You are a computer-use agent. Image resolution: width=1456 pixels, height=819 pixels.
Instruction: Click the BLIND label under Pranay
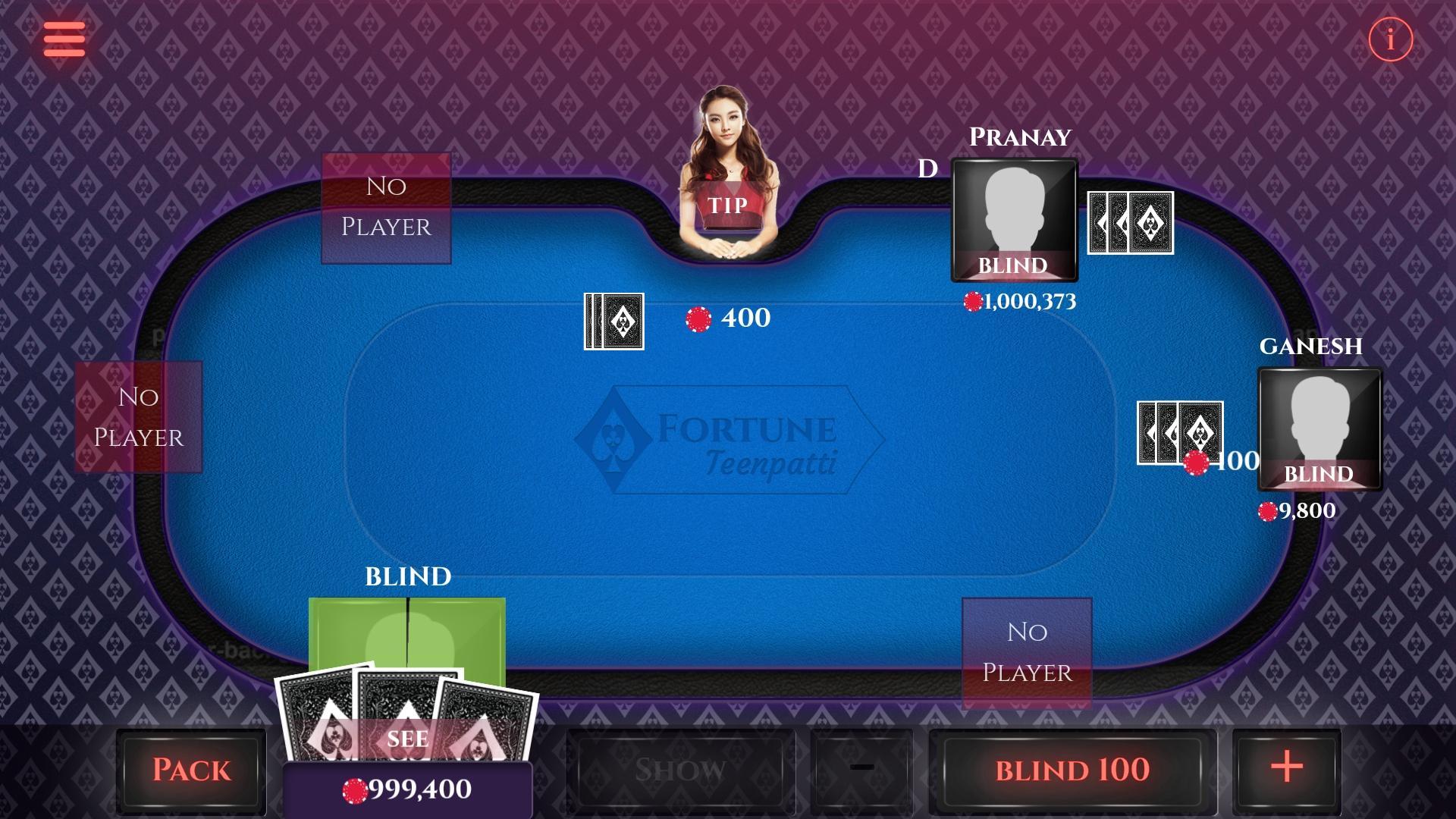tap(1013, 266)
